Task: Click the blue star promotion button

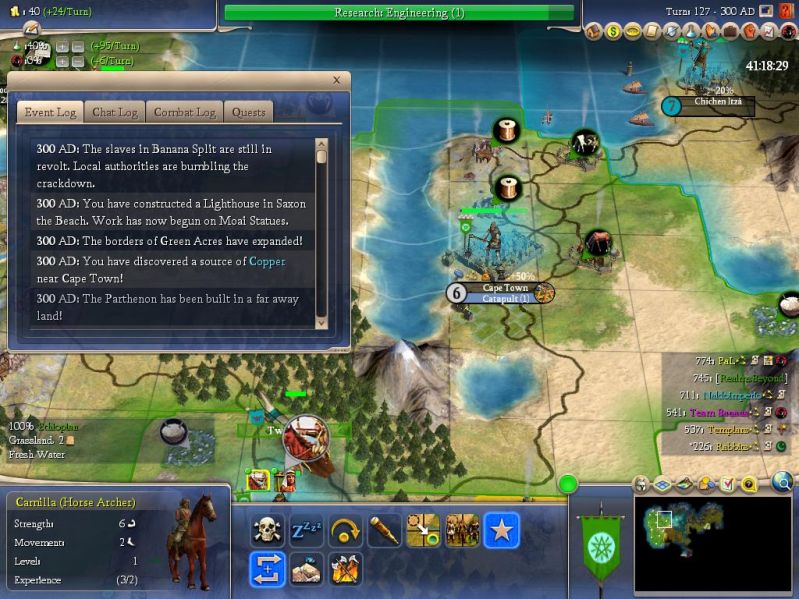Action: (501, 530)
